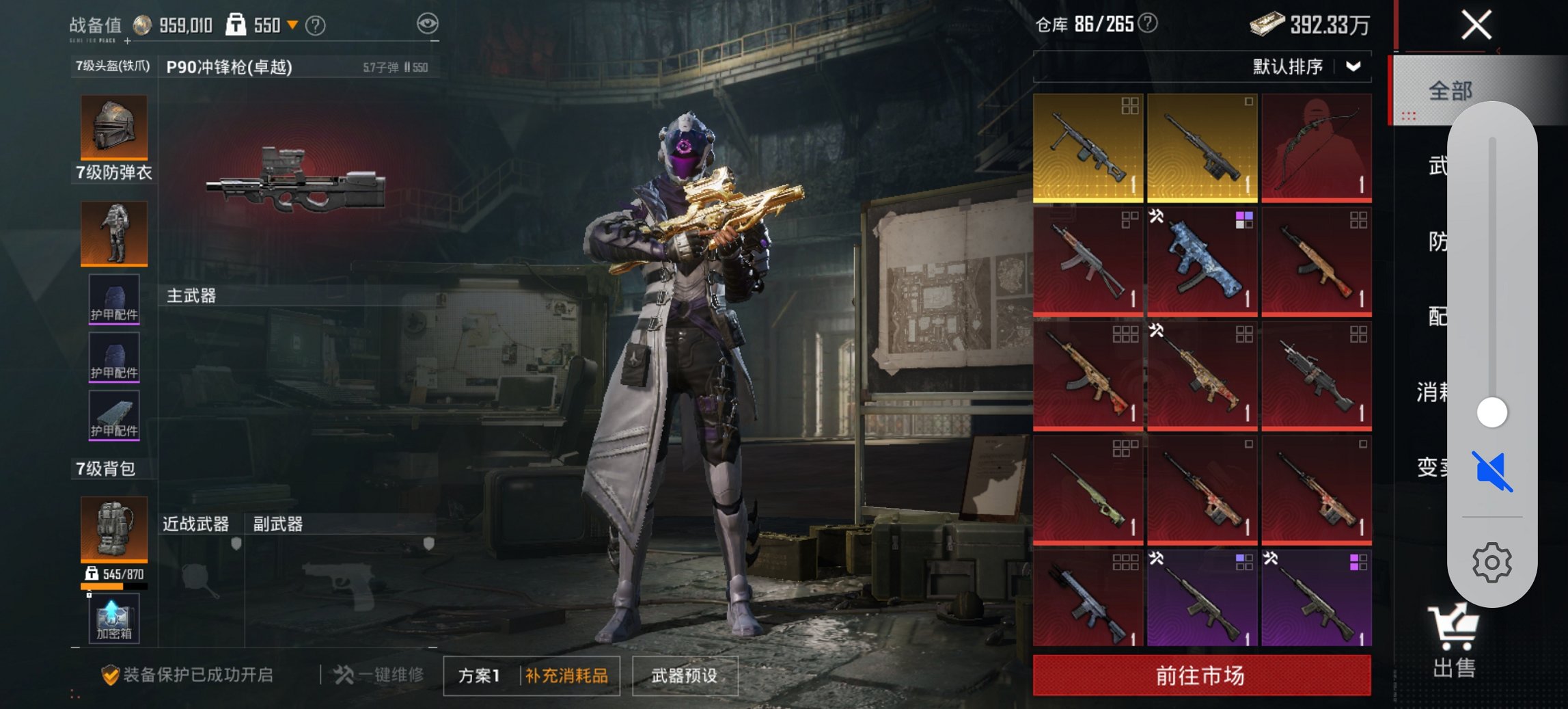Tap the 7级头盔(铁爪) helmet slot icon

(113, 127)
